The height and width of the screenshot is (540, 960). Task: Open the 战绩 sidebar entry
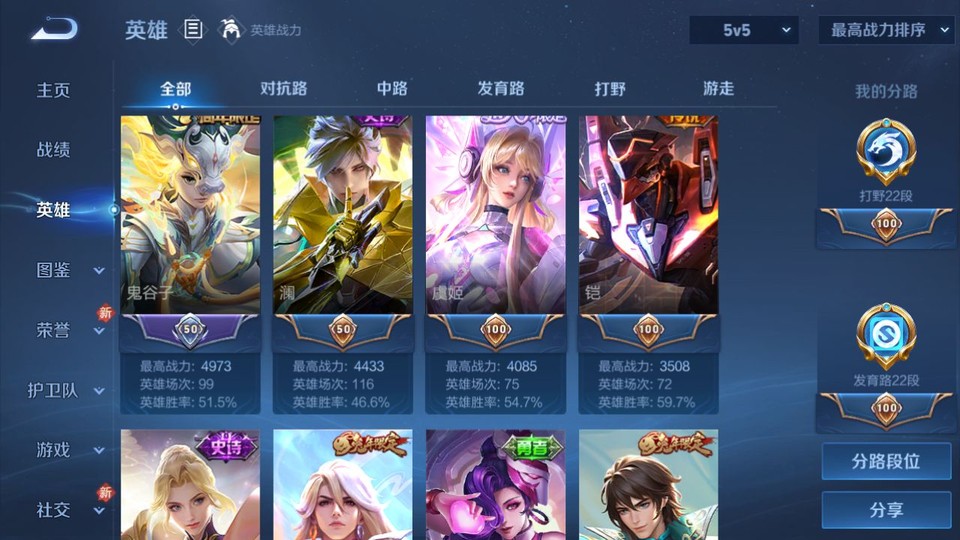54,150
